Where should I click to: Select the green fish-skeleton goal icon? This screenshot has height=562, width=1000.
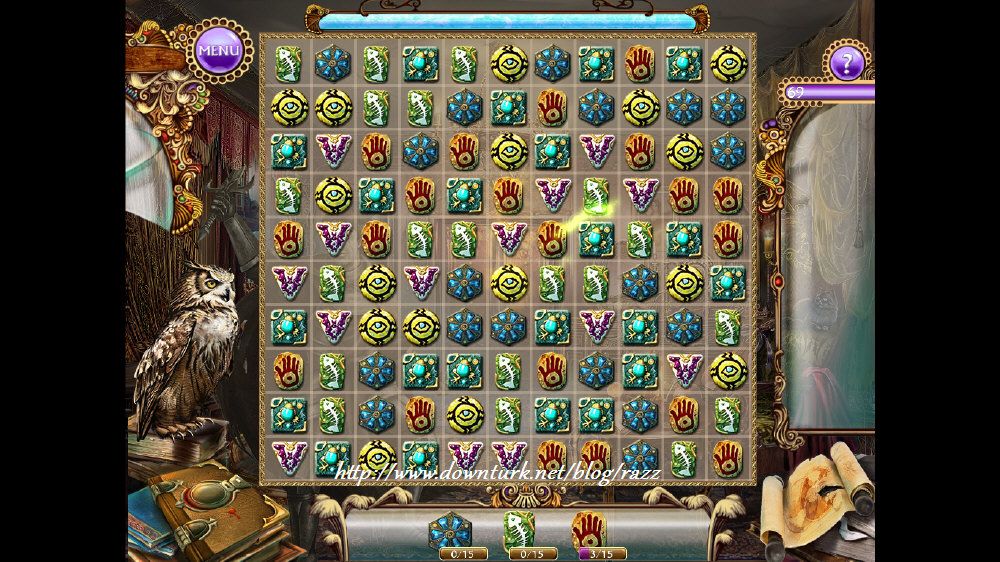[519, 529]
